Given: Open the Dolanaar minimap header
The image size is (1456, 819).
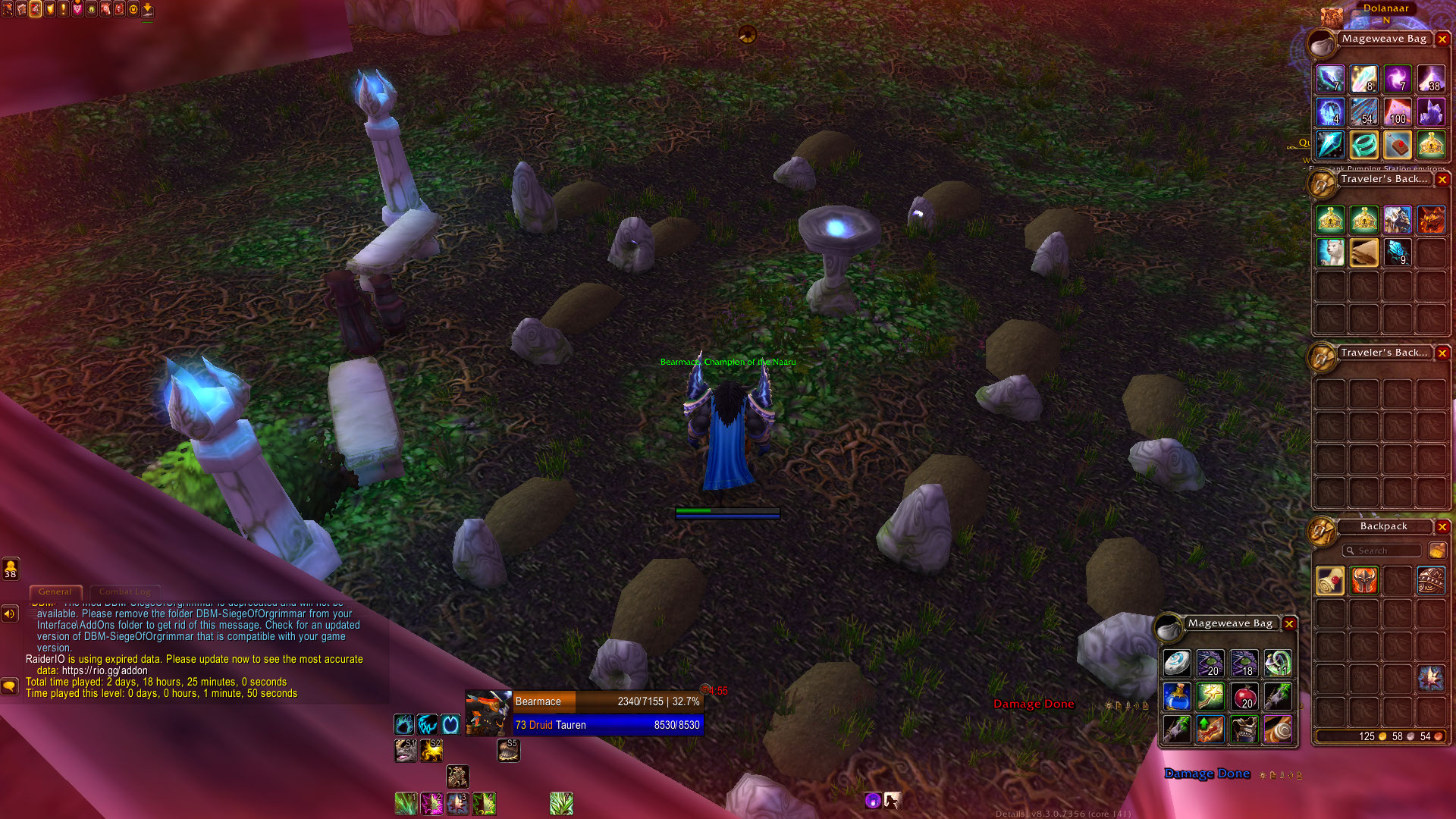Looking at the screenshot, I should coord(1385,8).
